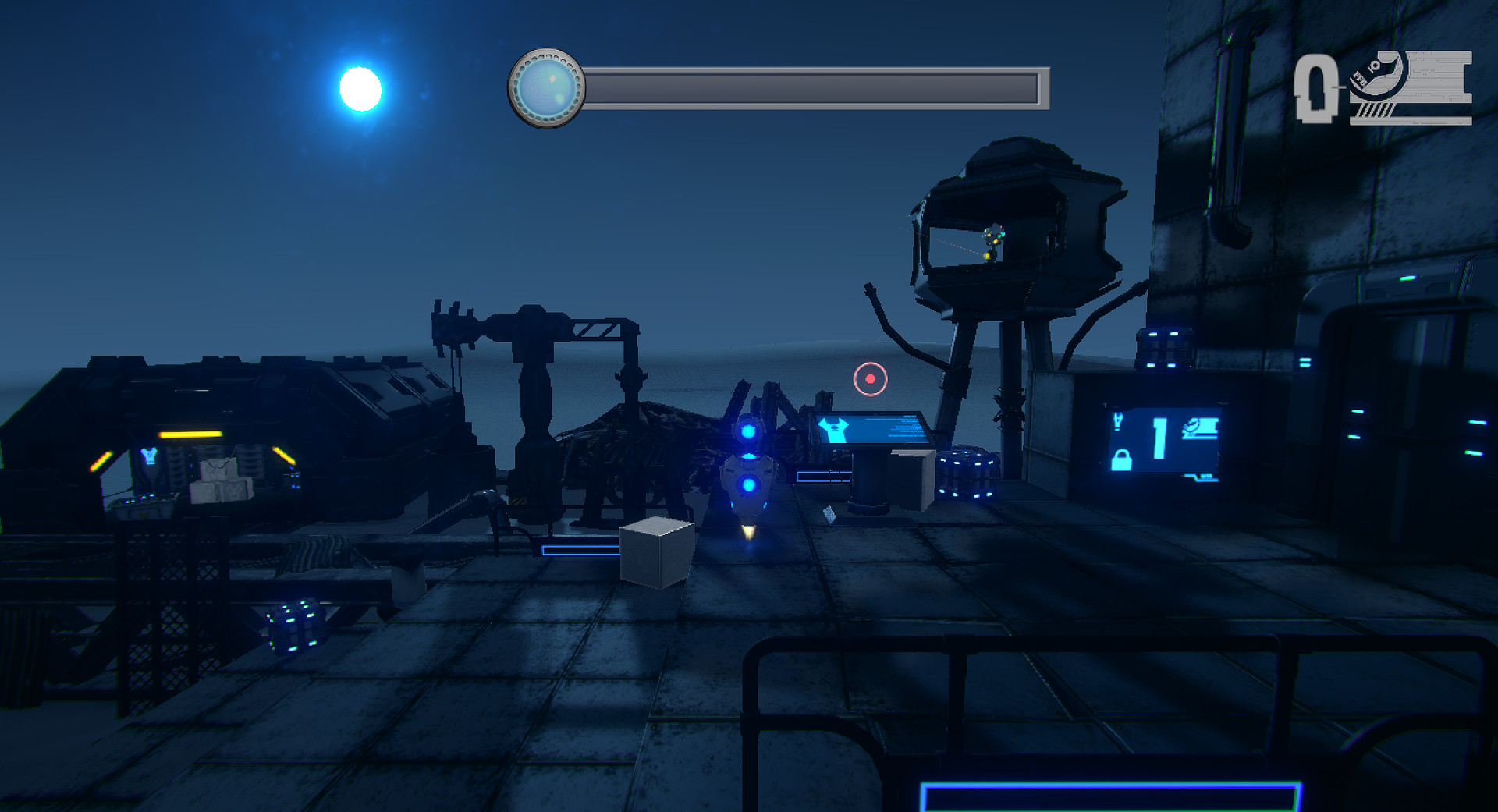Open the wrench repair tool HUD icon
Image resolution: width=1498 pixels, height=812 pixels.
coord(1379,76)
